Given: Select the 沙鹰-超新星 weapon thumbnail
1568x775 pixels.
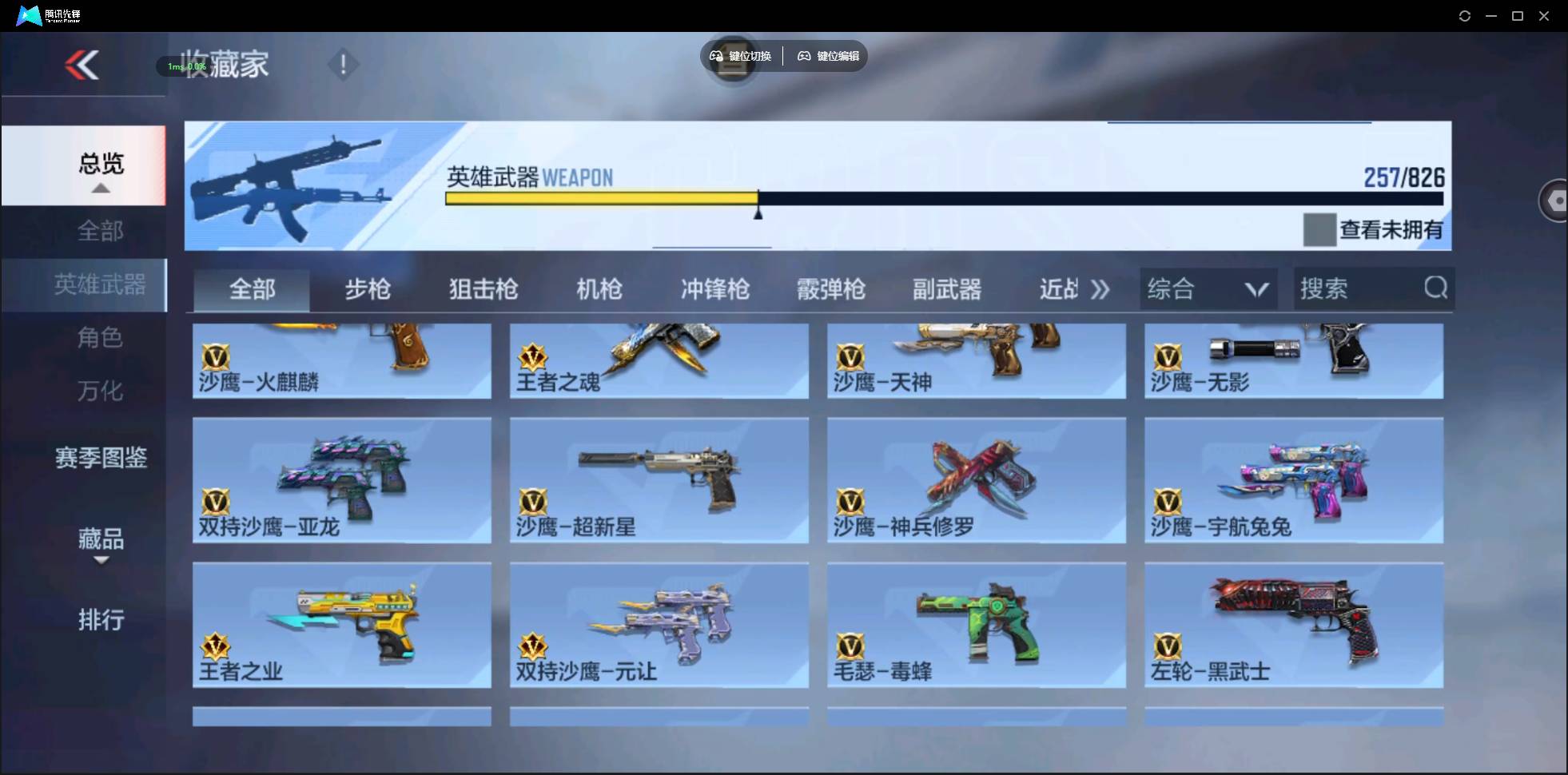Looking at the screenshot, I should coord(659,479).
